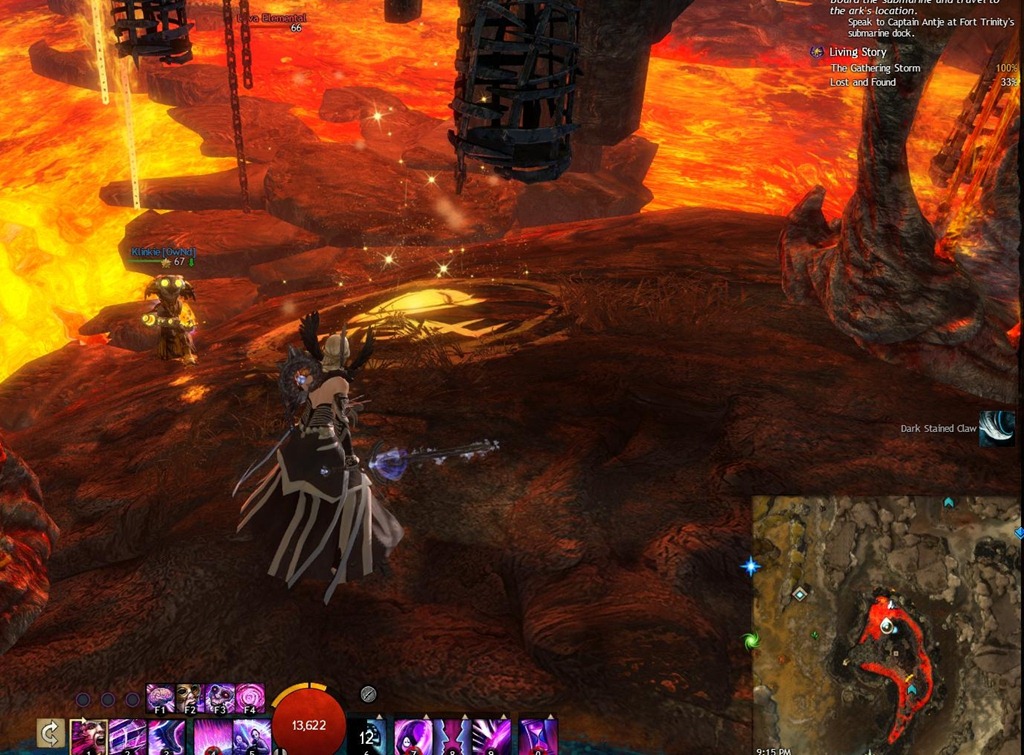Select the Lost and Found objective

[x=863, y=82]
